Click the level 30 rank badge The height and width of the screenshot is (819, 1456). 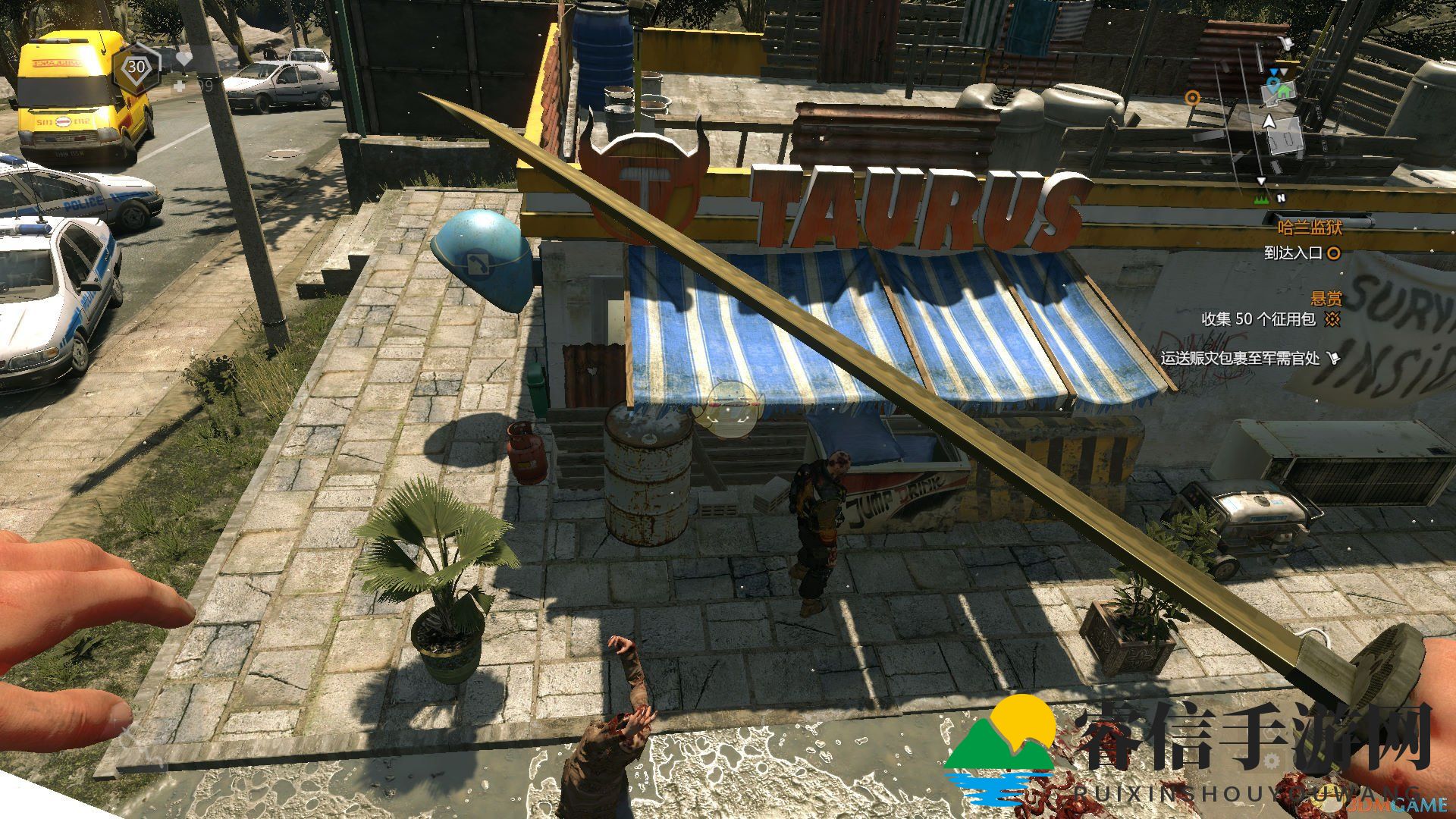pos(136,67)
